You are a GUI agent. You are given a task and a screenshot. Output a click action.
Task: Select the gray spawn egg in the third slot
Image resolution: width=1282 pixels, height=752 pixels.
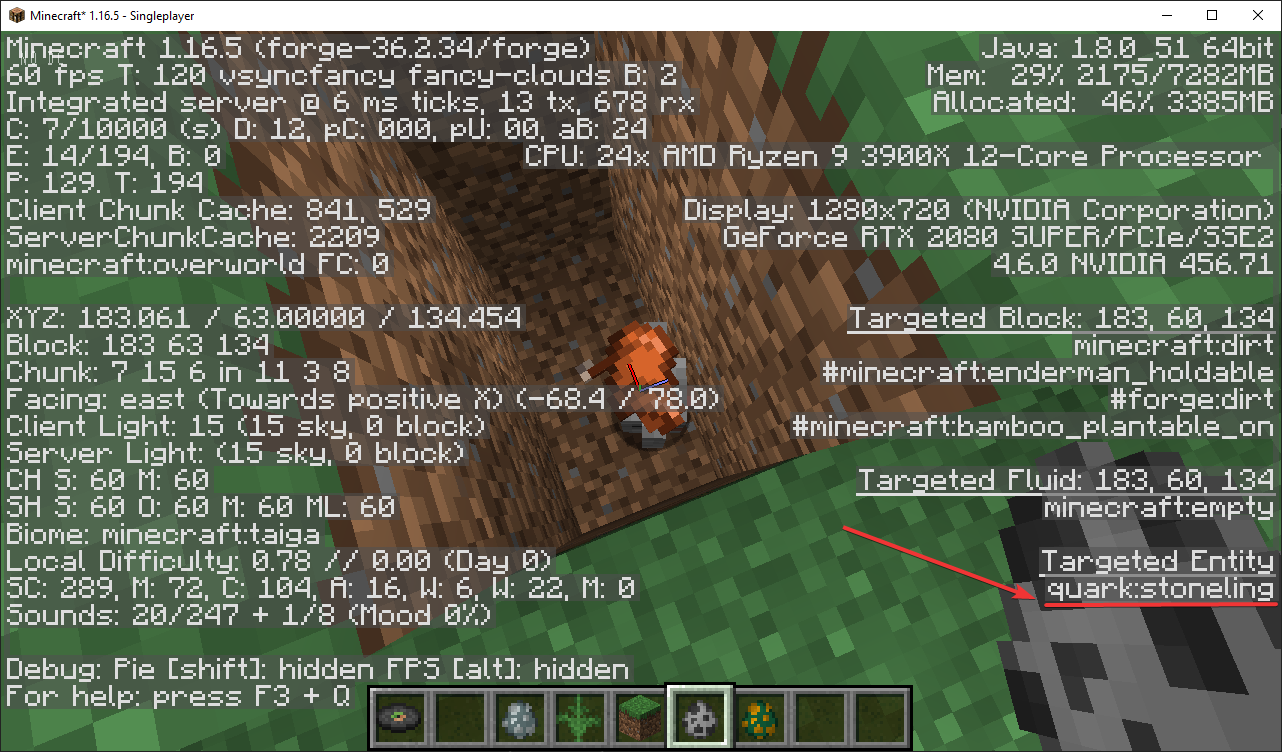(520, 718)
